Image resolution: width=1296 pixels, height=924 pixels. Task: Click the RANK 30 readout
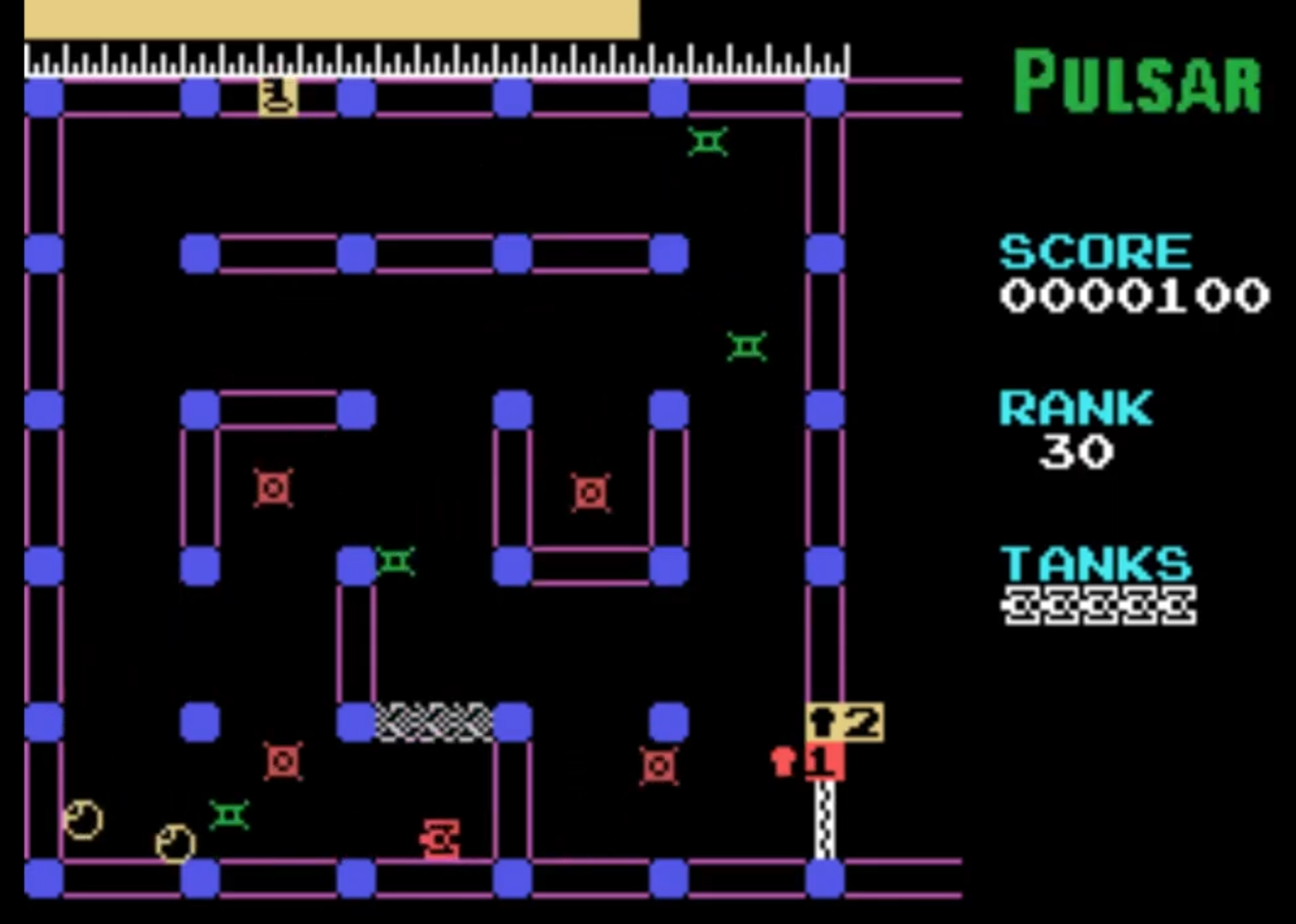click(1077, 451)
